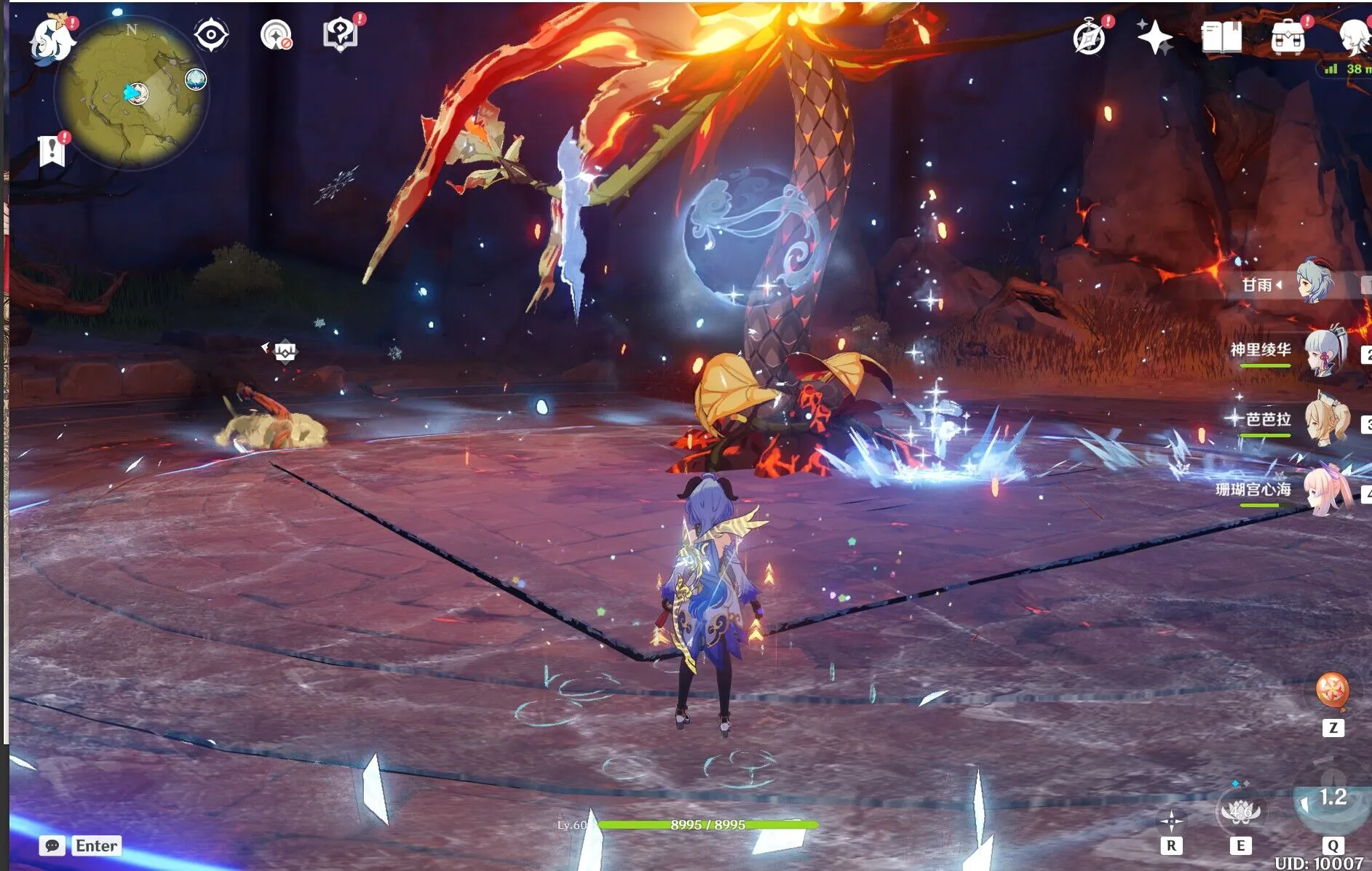Click the bookmark quest alert icon
The image size is (1372, 871).
52,151
